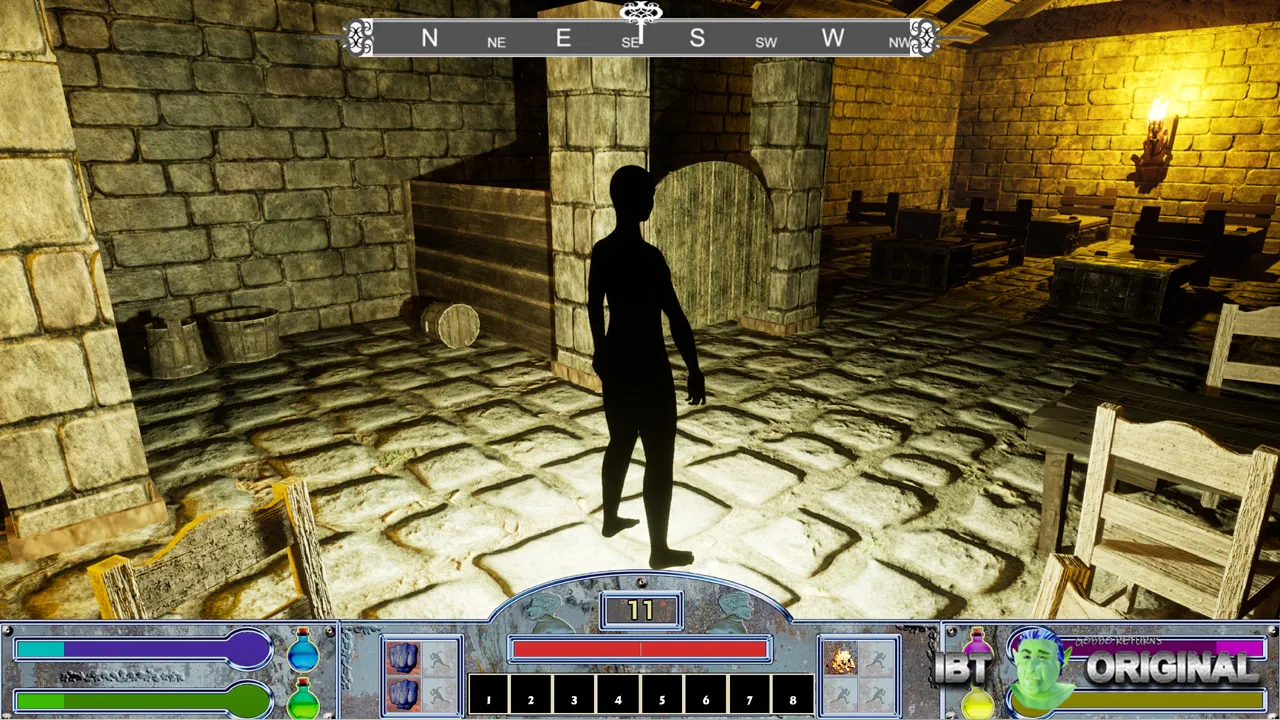
Task: Select hotbar slot 5
Action: point(662,695)
